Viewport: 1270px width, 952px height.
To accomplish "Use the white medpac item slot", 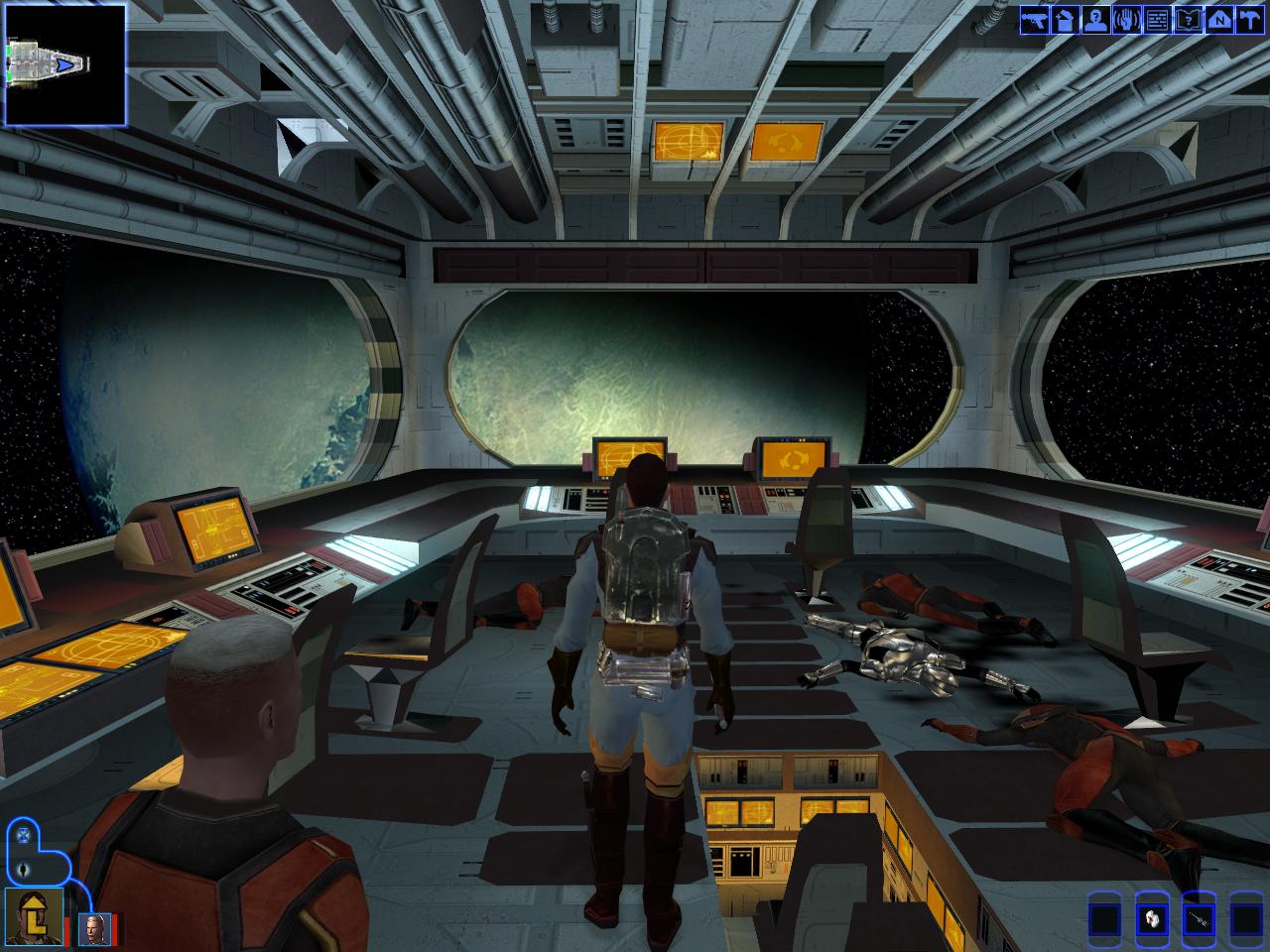I will click(1151, 918).
